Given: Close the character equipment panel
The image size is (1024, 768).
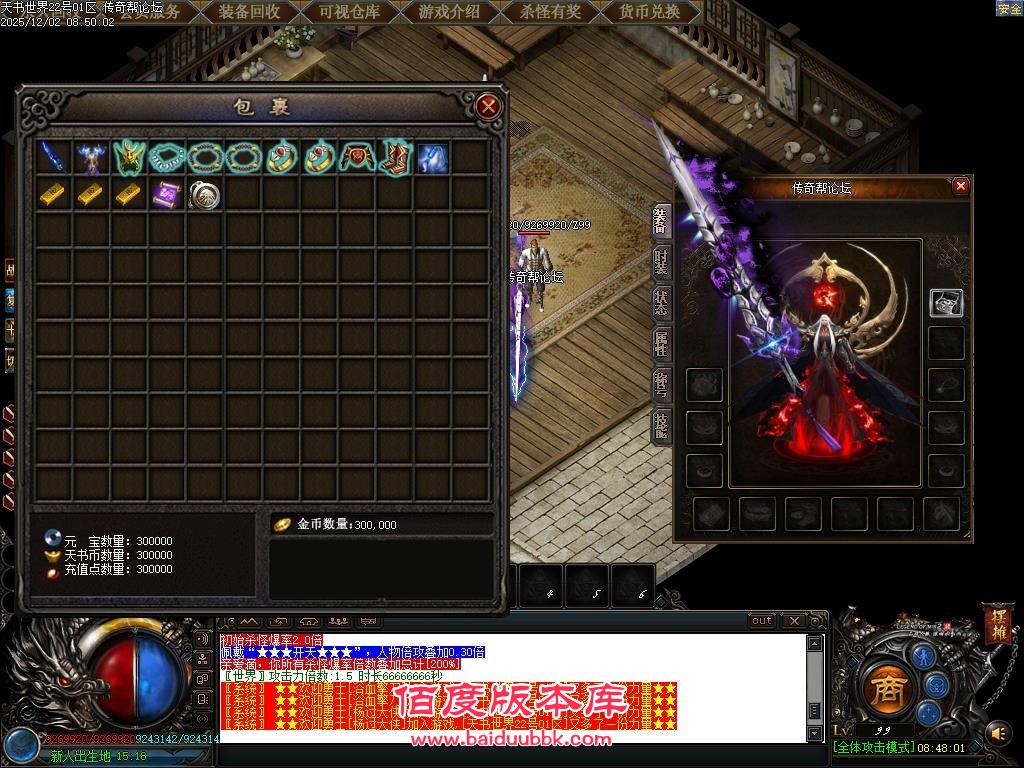Looking at the screenshot, I should coord(960,186).
